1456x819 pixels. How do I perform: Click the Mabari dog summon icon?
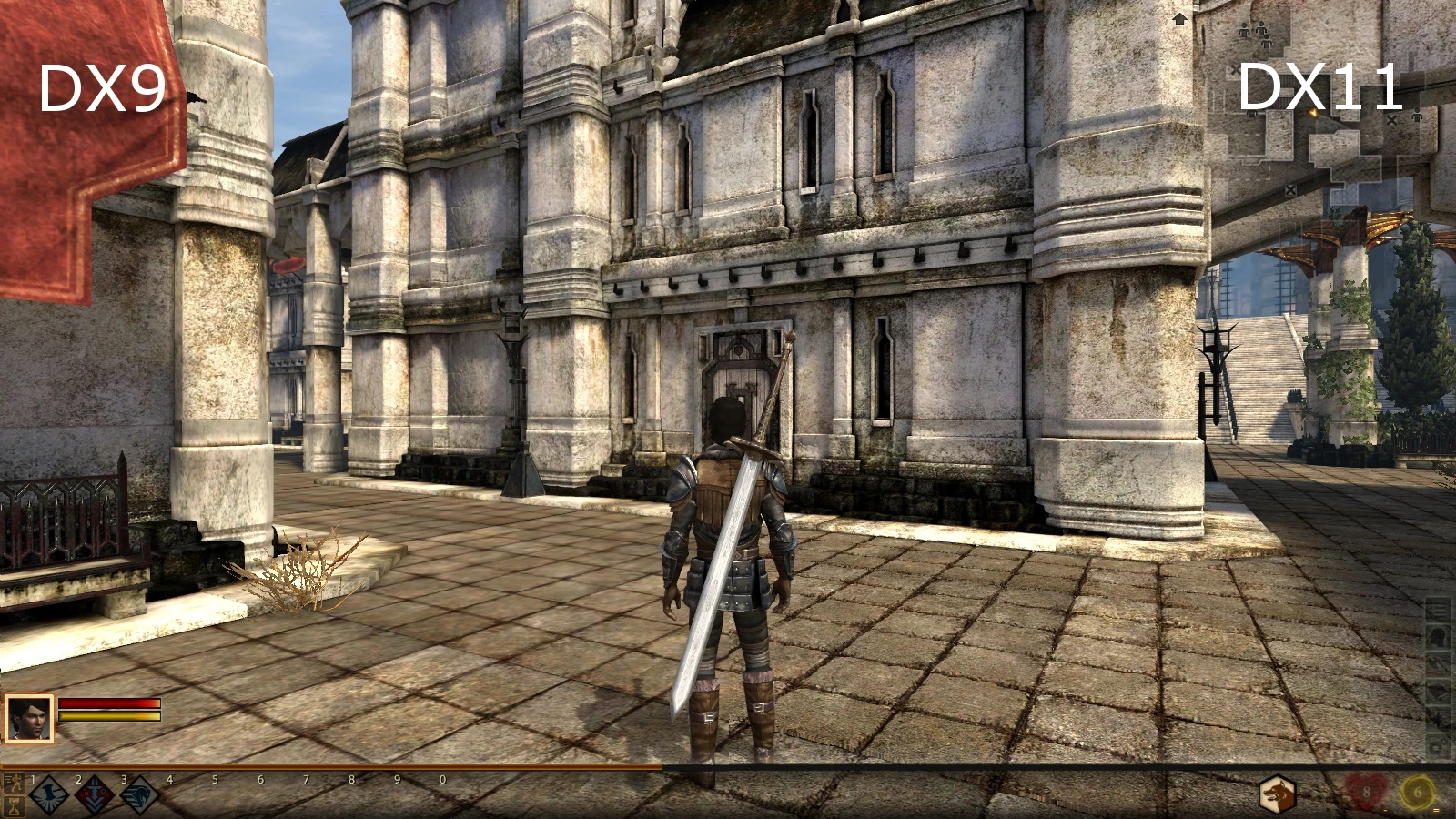click(1278, 792)
